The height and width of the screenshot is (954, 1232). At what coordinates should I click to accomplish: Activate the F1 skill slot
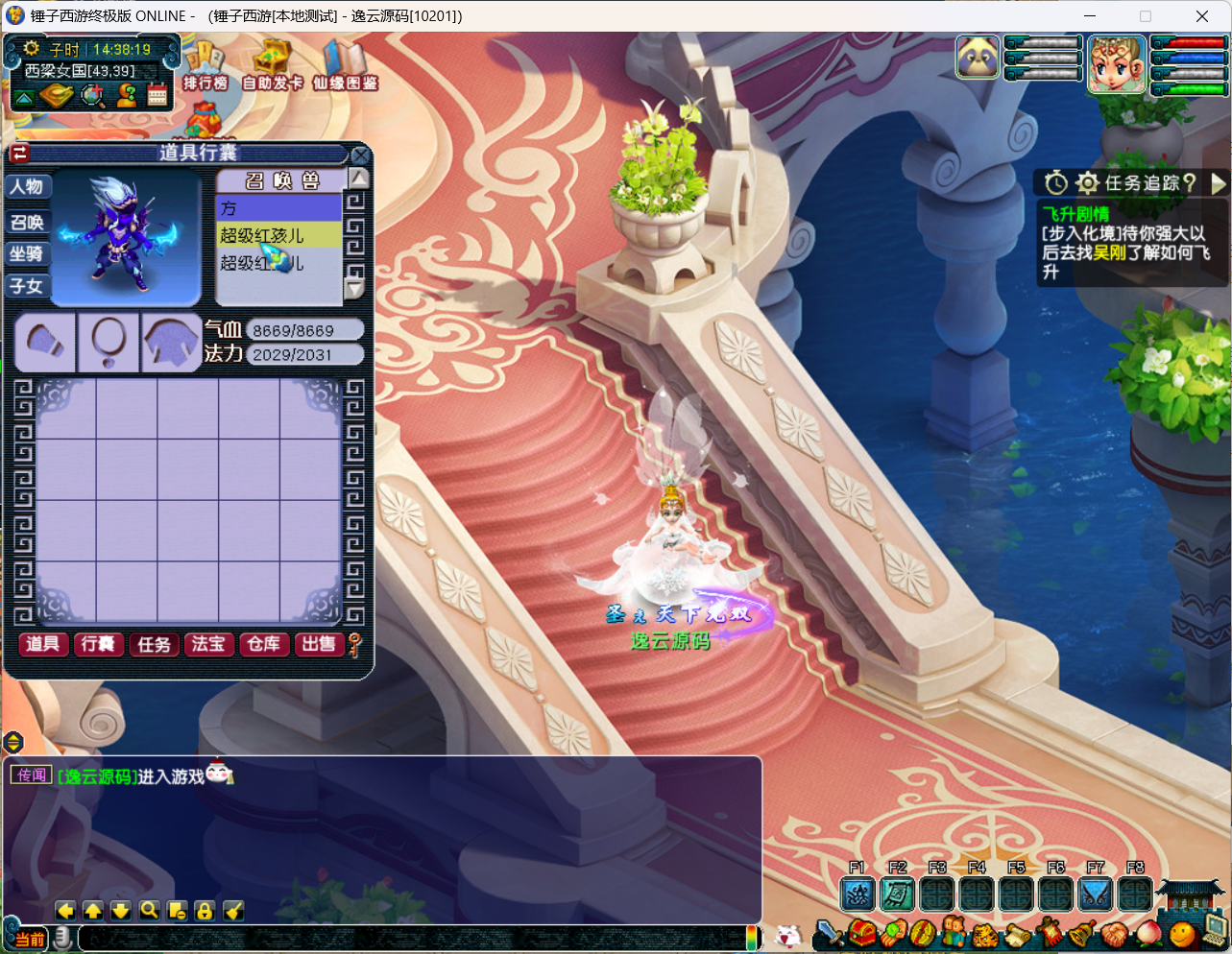[x=858, y=894]
